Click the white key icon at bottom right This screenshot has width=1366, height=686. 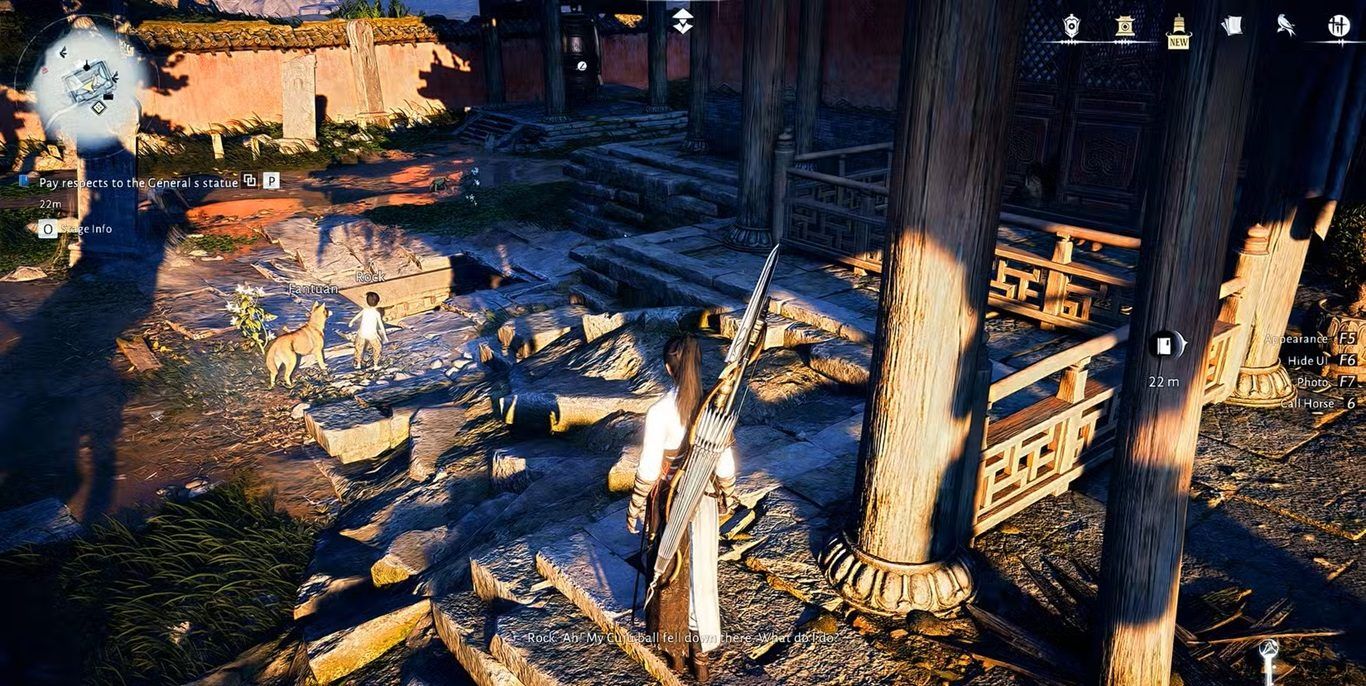point(1269,655)
